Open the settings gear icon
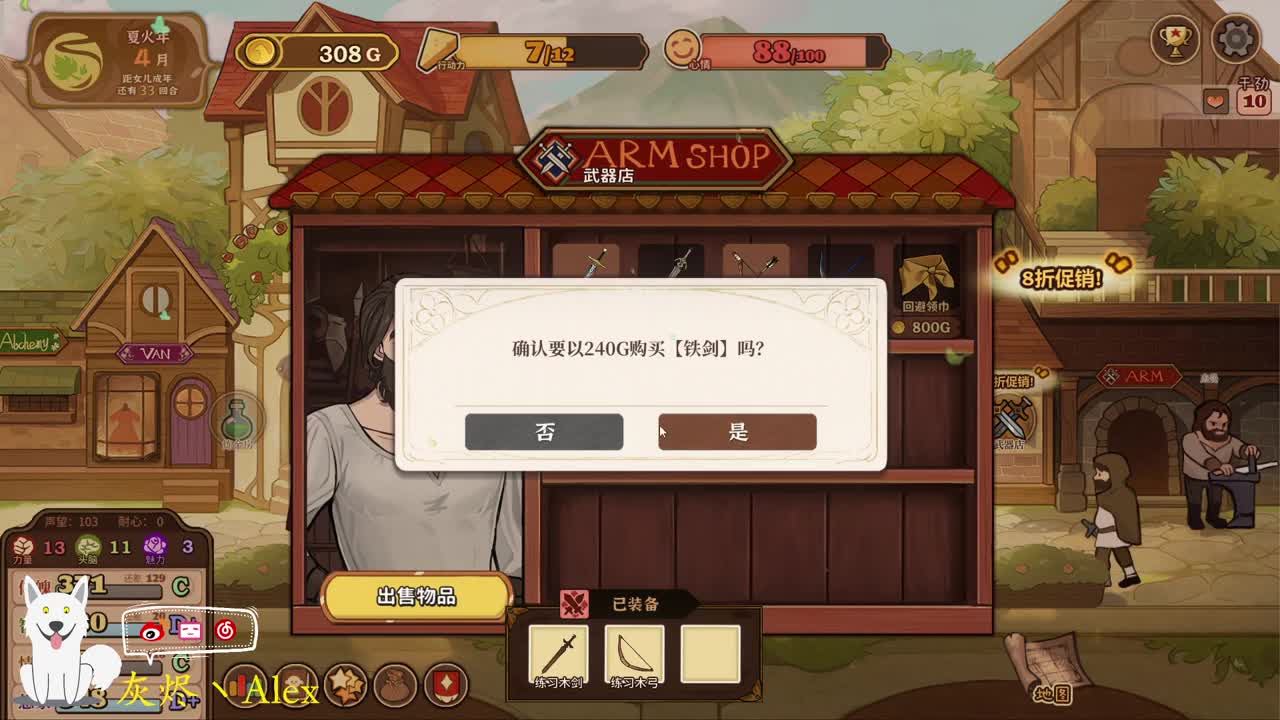The width and height of the screenshot is (1280, 720). coord(1236,41)
